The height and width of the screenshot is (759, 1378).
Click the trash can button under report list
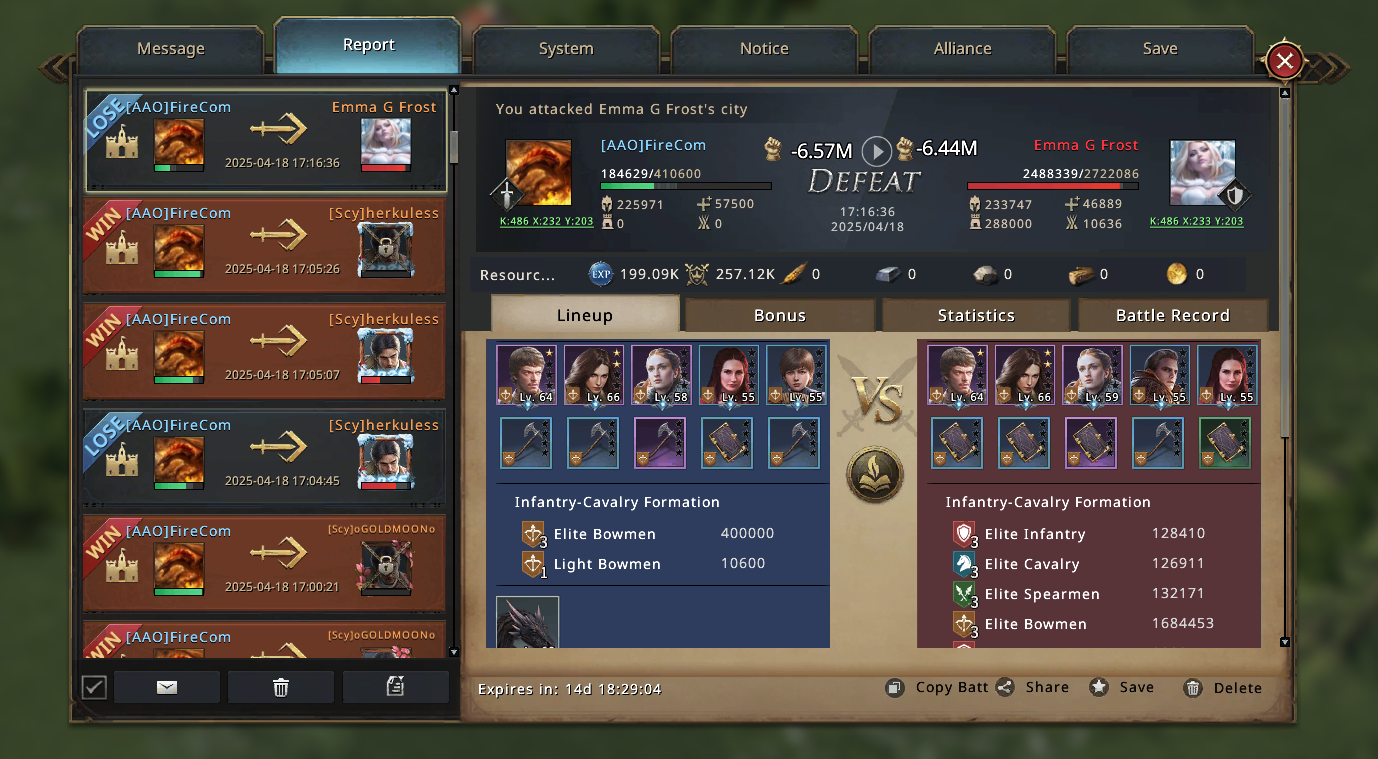281,687
